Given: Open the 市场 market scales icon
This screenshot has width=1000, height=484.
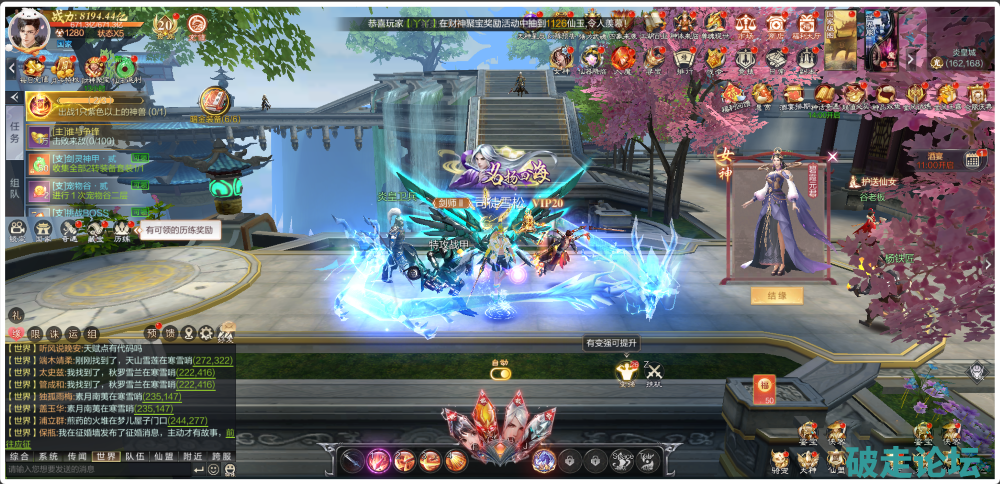Looking at the screenshot, I should [x=744, y=26].
